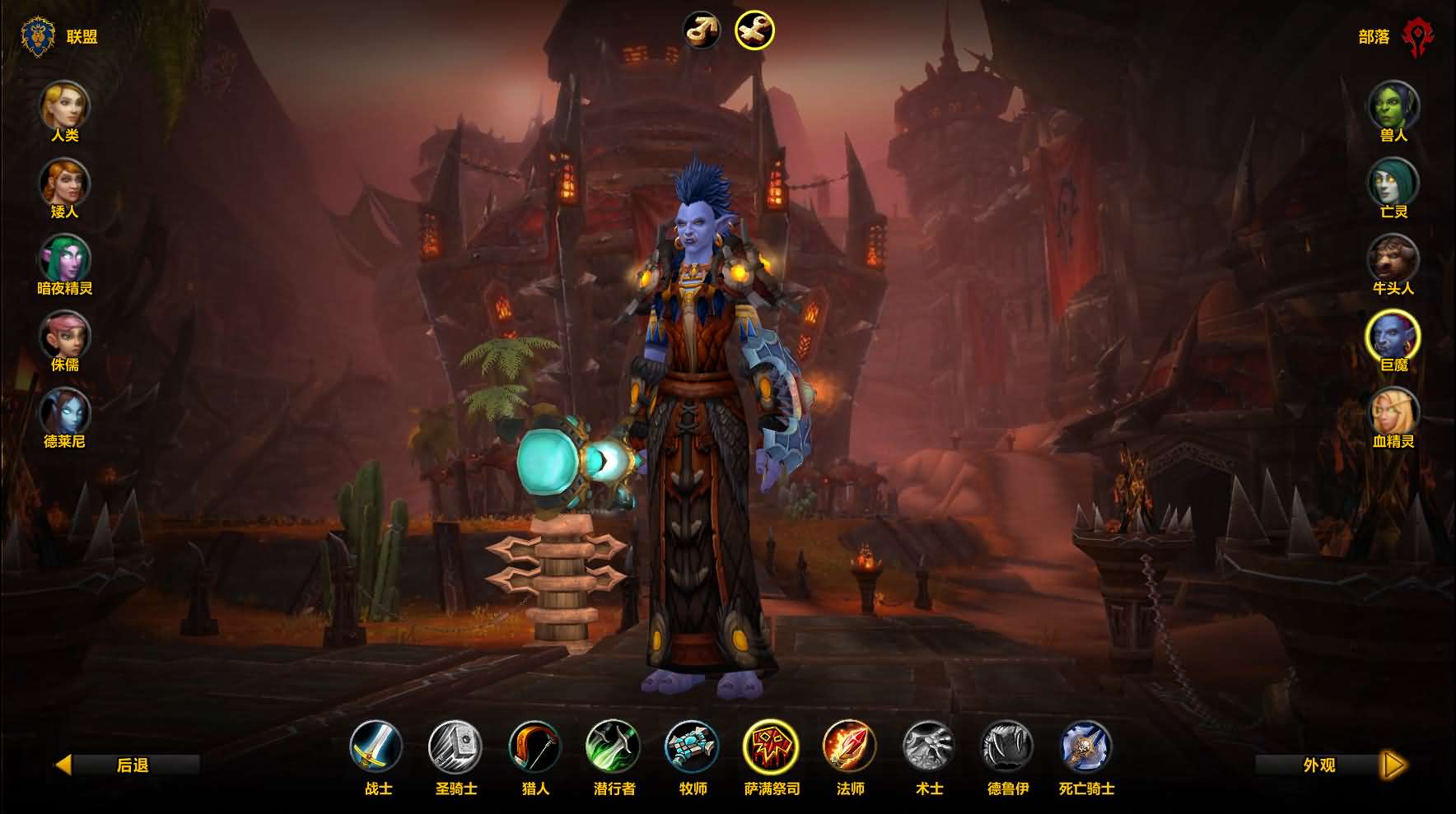Image resolution: width=1456 pixels, height=814 pixels.
Task: Choose the Dwarf (矮人) race
Action: point(64,182)
